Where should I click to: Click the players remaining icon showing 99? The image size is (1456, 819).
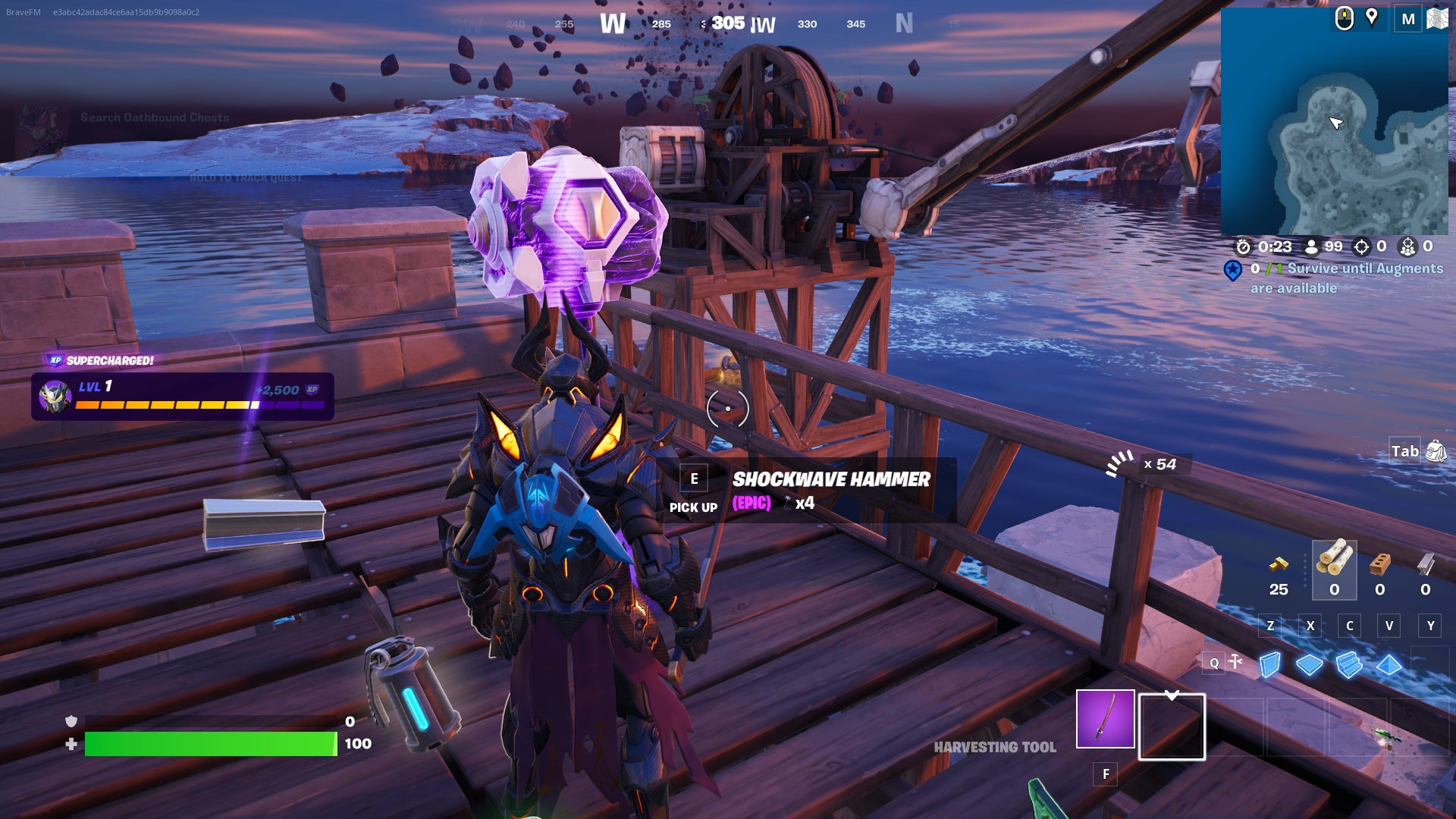click(x=1311, y=246)
